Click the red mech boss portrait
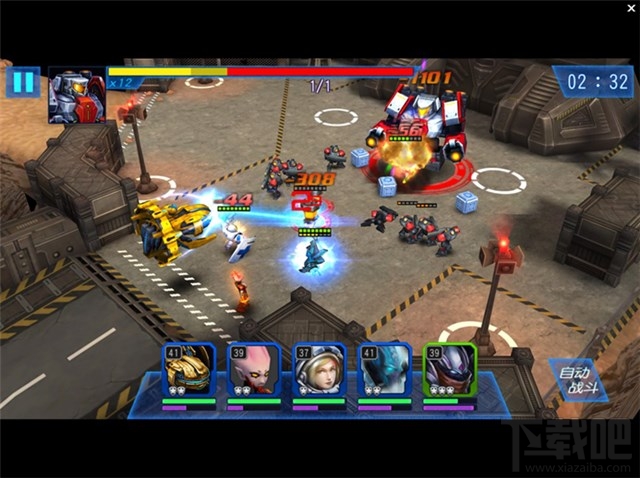Image resolution: width=640 pixels, height=478 pixels. (76, 95)
